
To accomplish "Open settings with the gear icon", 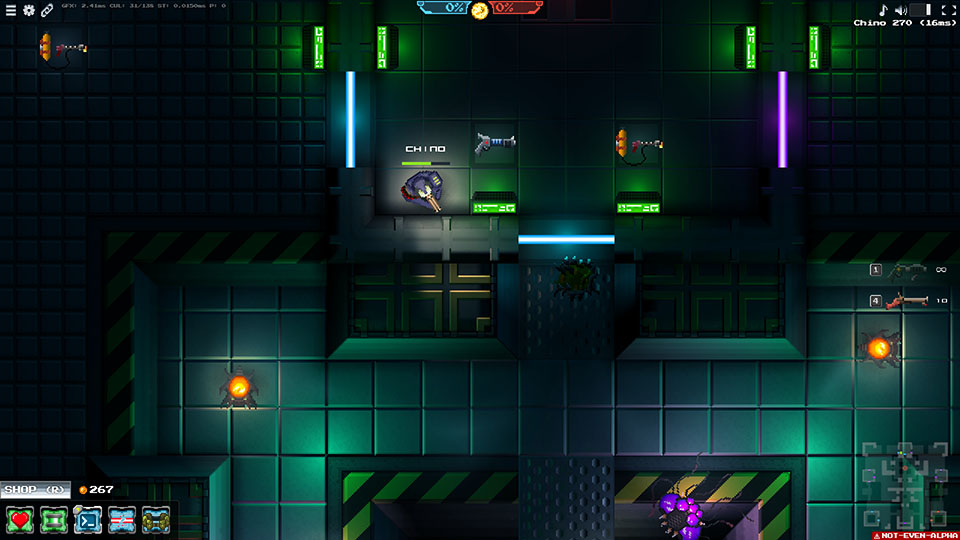I will coord(28,10).
